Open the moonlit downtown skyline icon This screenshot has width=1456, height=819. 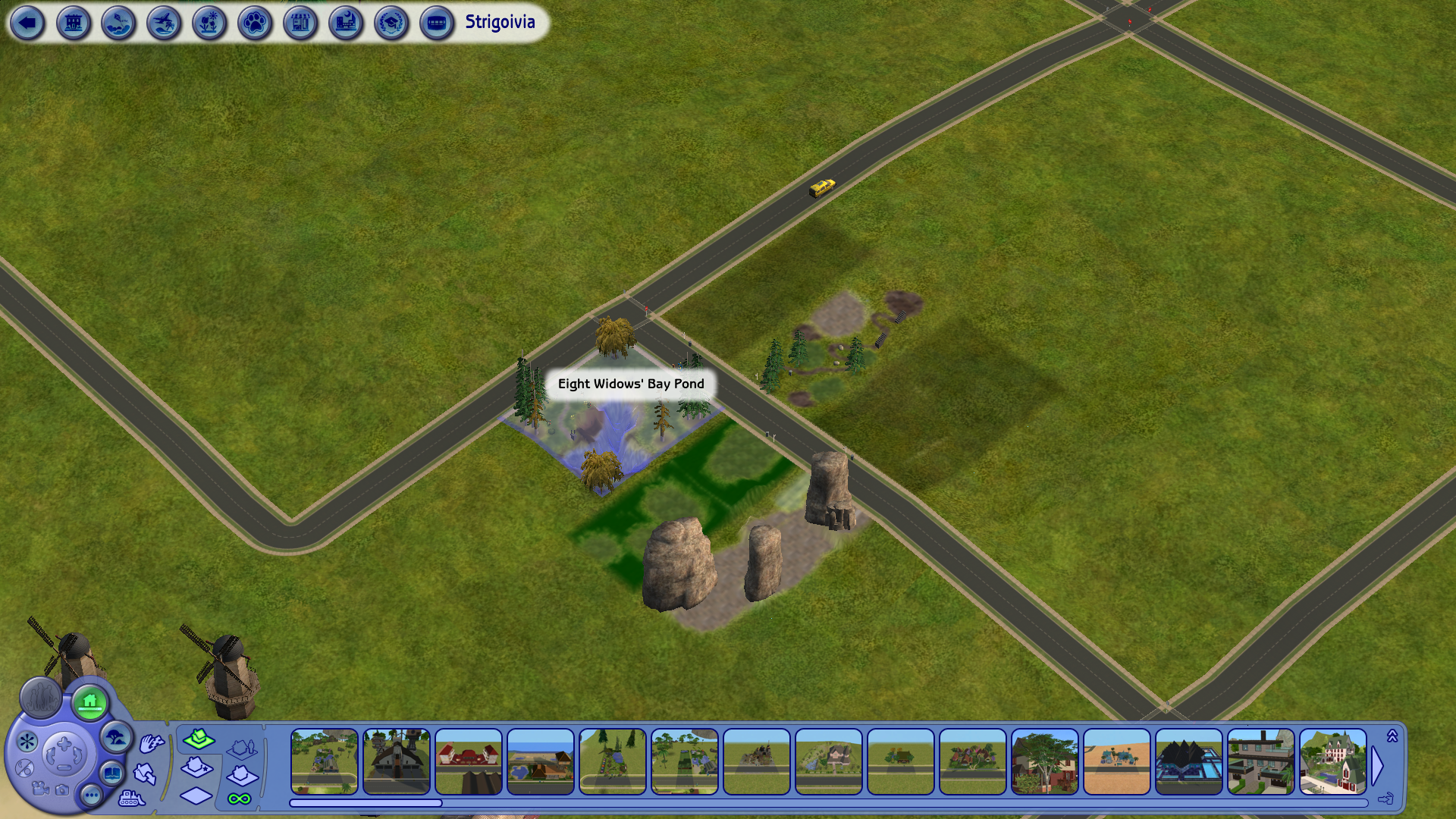346,23
